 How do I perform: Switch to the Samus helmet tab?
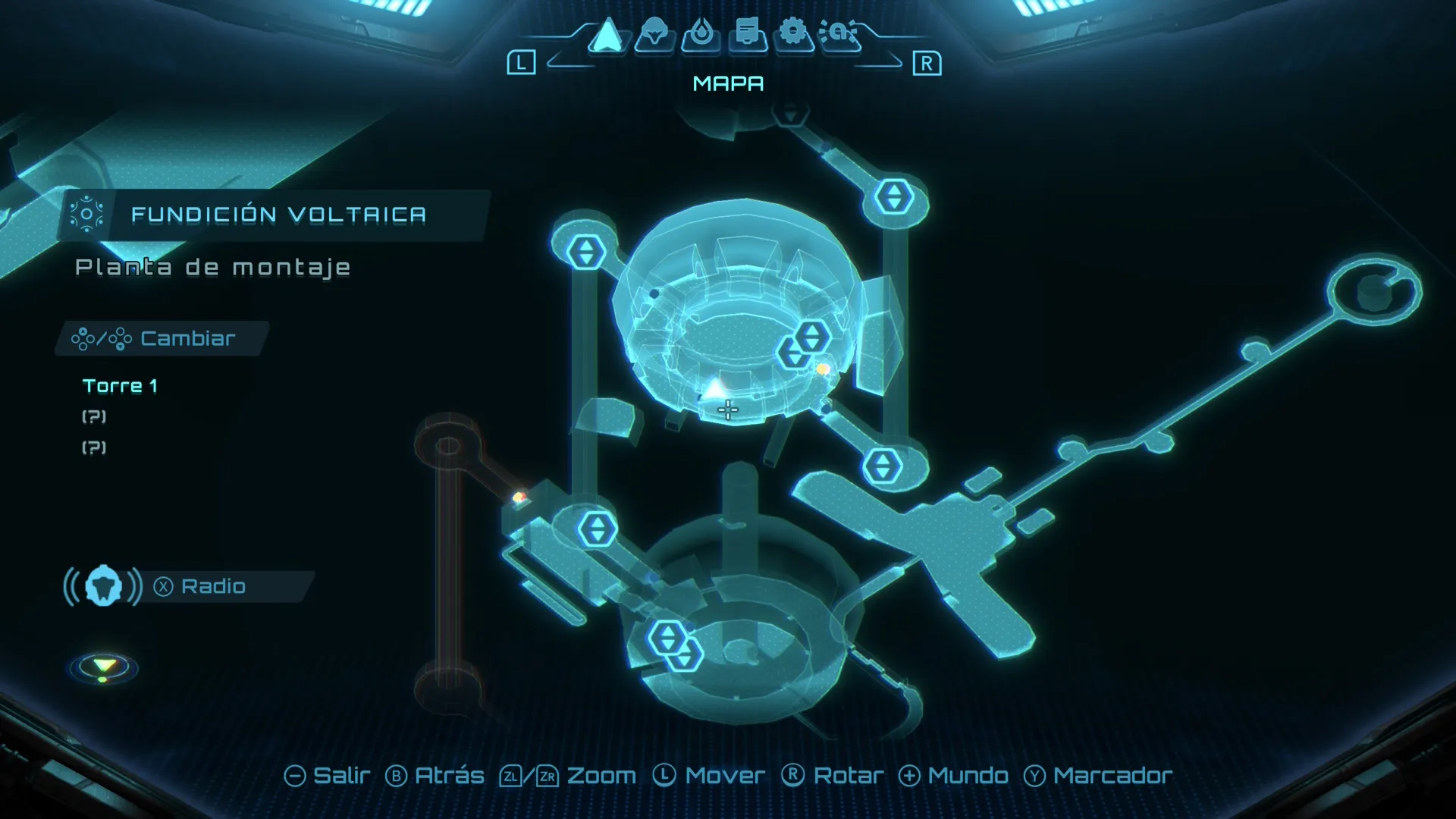[654, 35]
